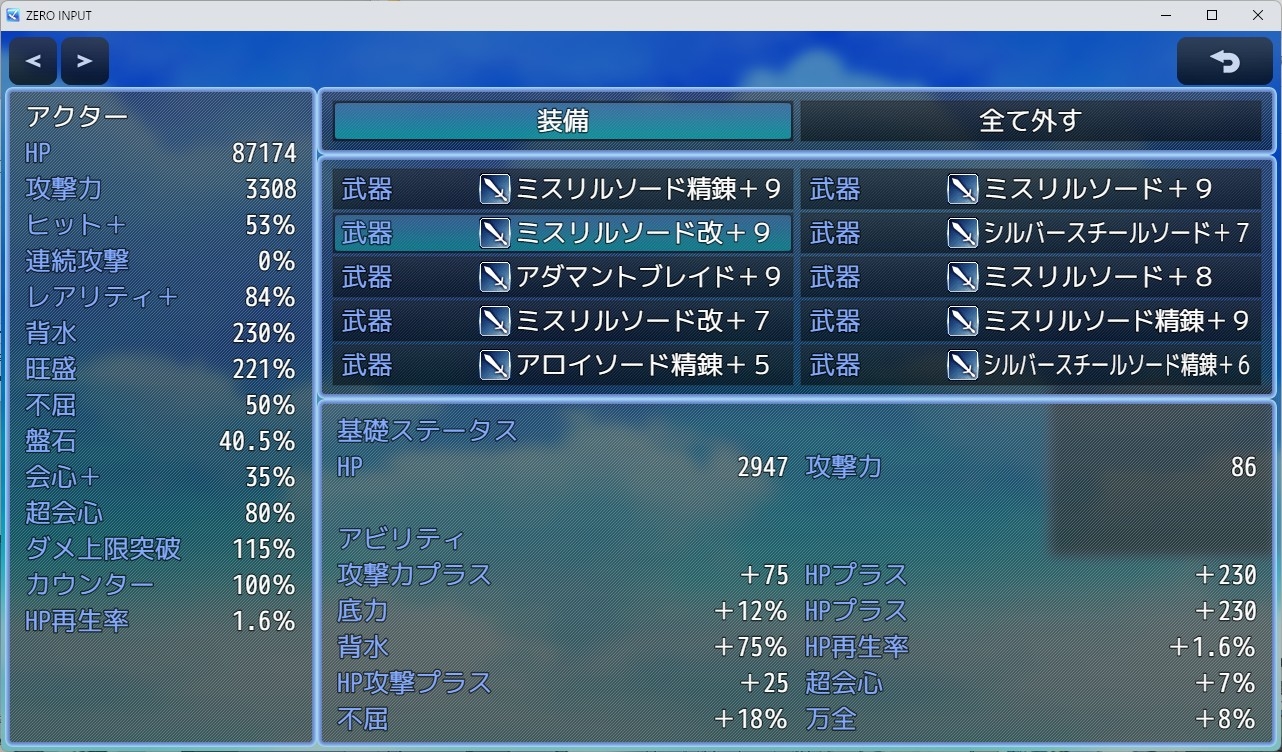
Task: Click the sword icon for シルバースチールソード精錬＋6
Action: pos(963,365)
